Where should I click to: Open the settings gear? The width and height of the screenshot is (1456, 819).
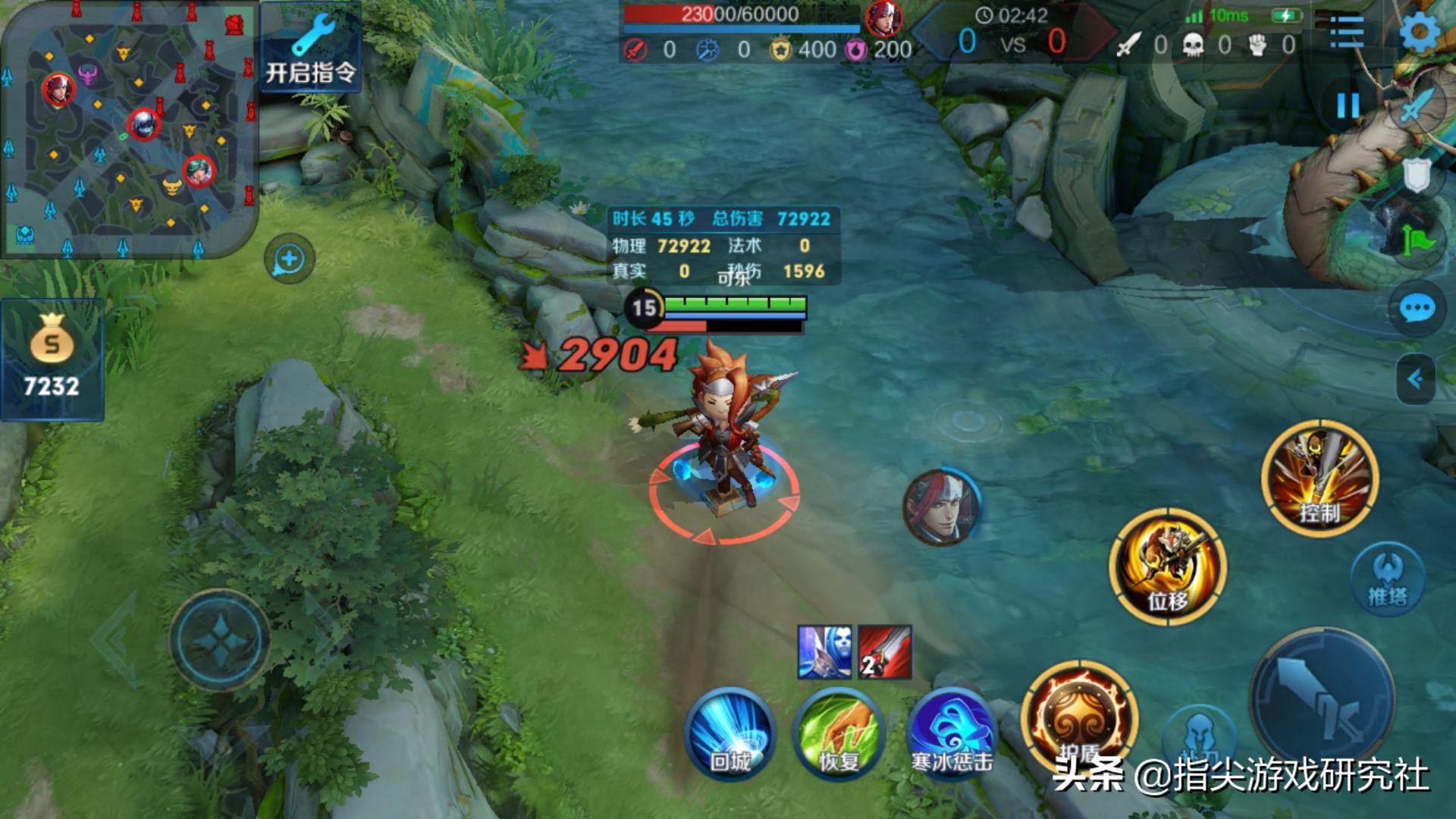click(1420, 32)
